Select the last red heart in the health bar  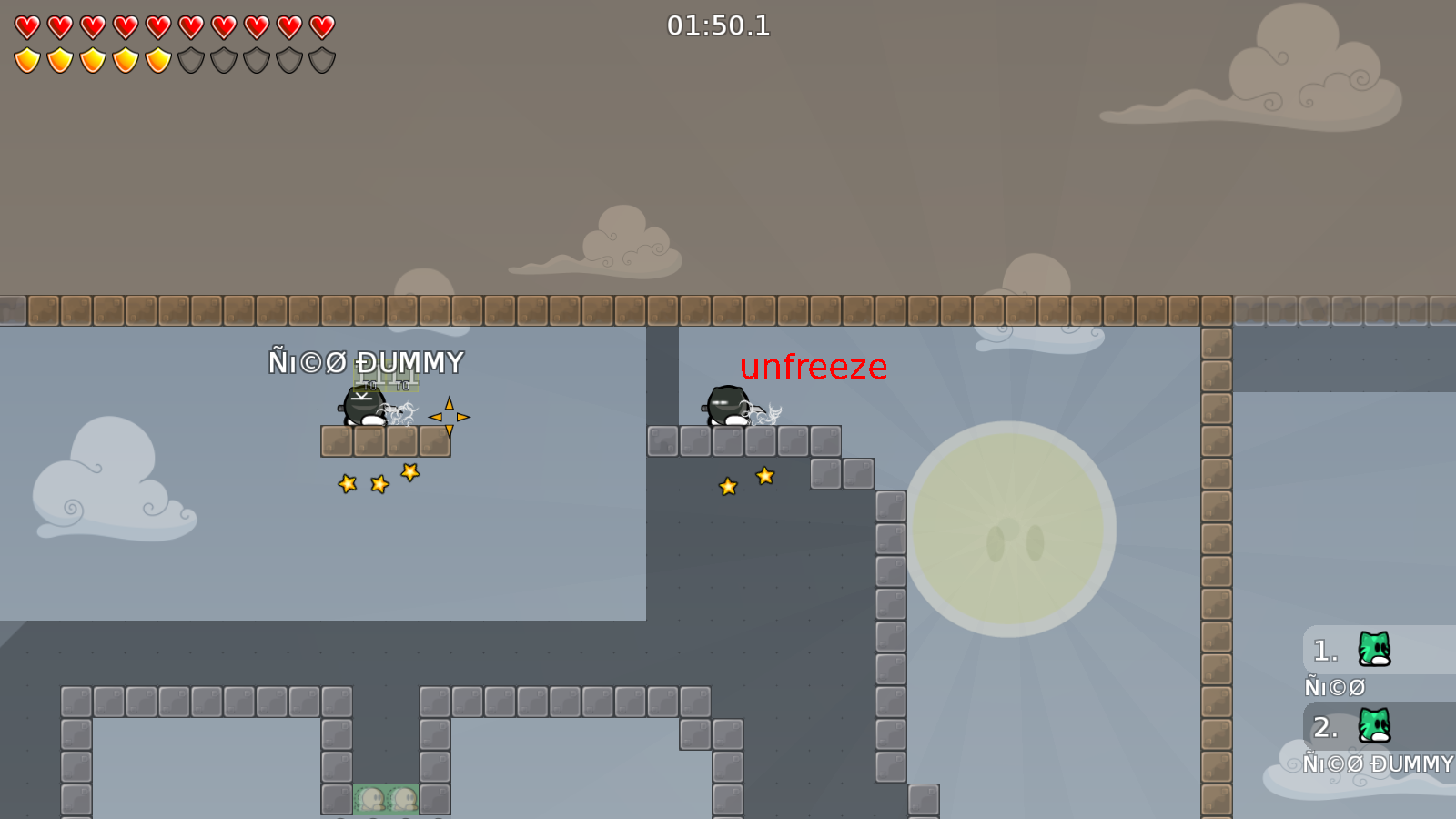point(320,26)
